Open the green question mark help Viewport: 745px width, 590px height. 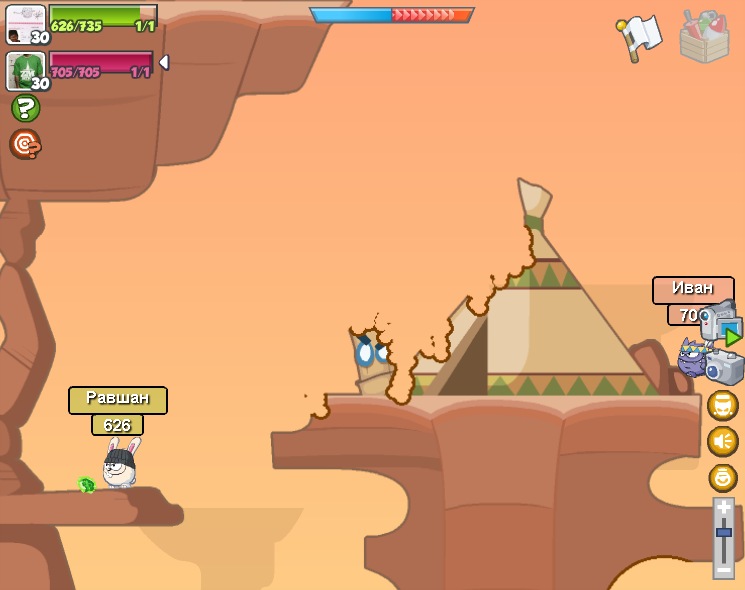pyautogui.click(x=25, y=108)
